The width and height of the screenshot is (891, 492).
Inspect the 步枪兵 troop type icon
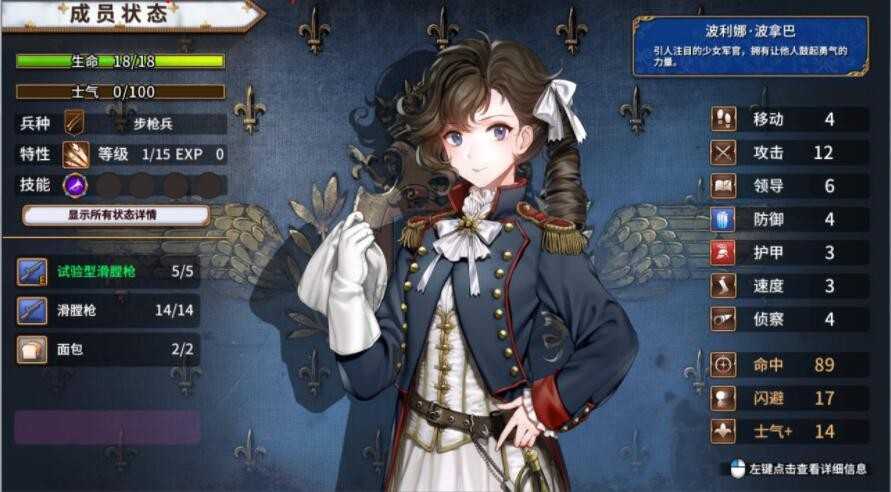(75, 124)
